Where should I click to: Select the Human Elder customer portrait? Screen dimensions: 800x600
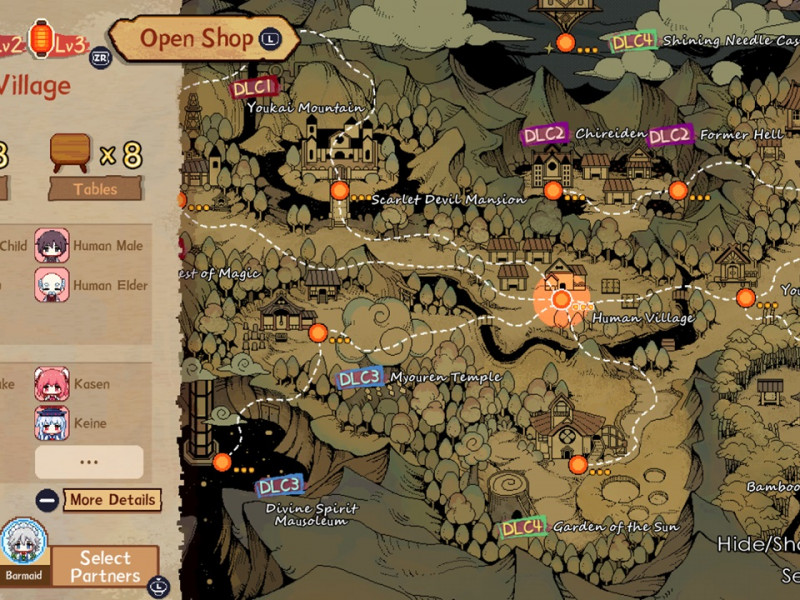click(x=52, y=285)
